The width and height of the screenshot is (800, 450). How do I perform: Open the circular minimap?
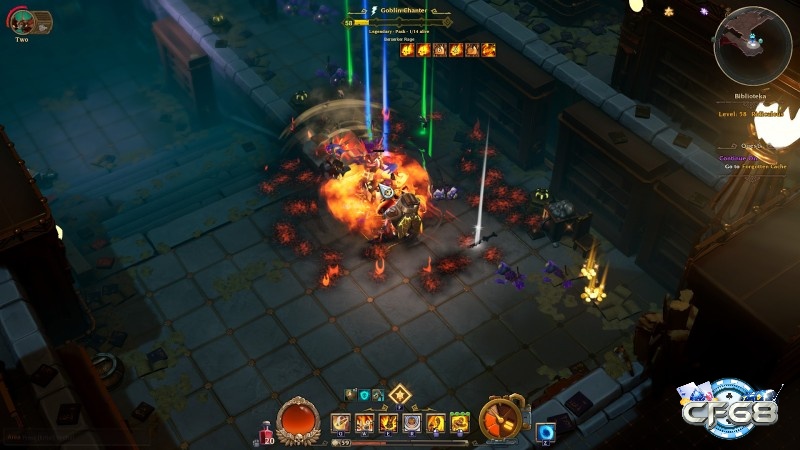[x=752, y=44]
